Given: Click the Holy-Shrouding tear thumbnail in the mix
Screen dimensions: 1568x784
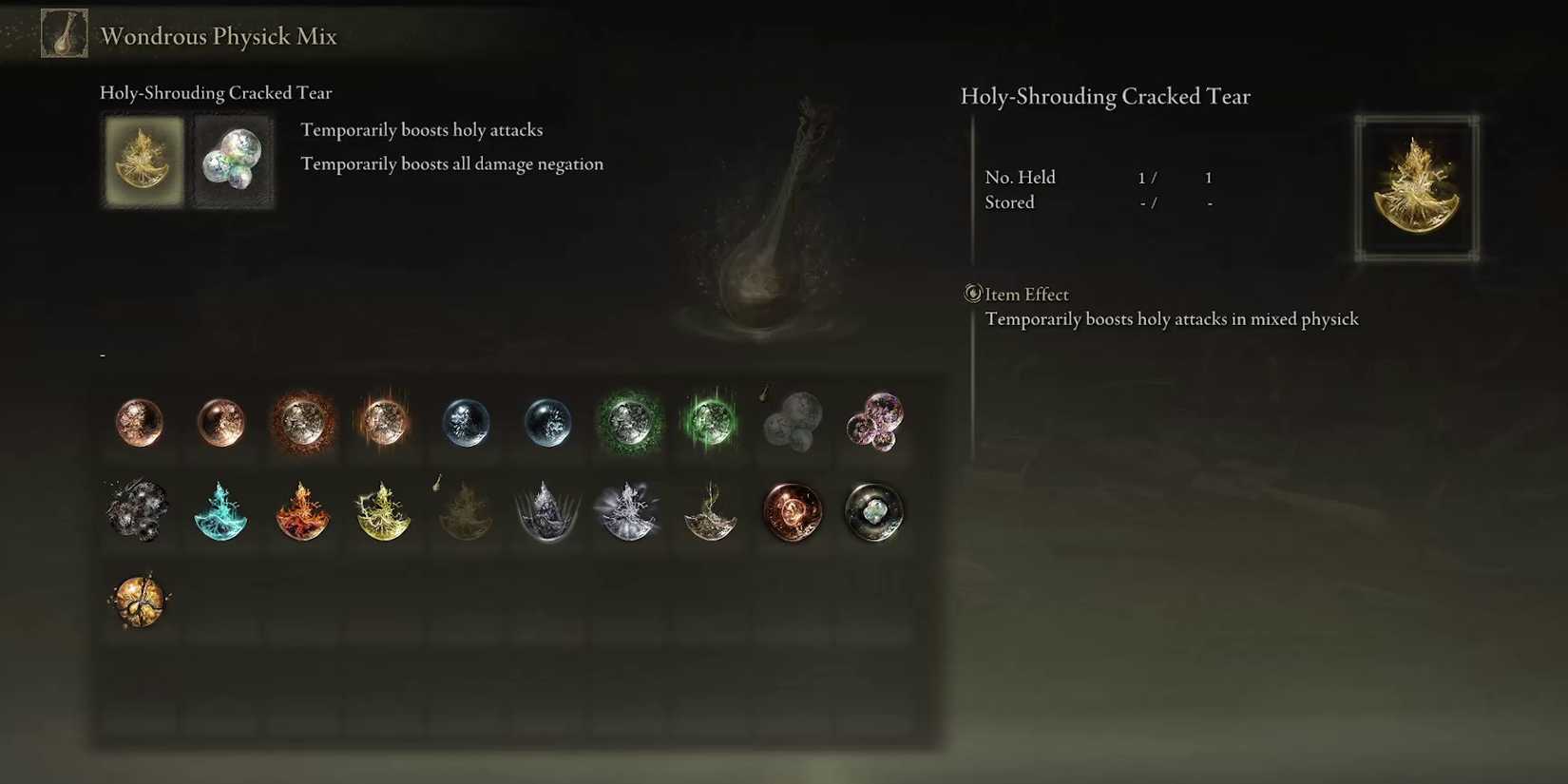Looking at the screenshot, I should [x=143, y=160].
